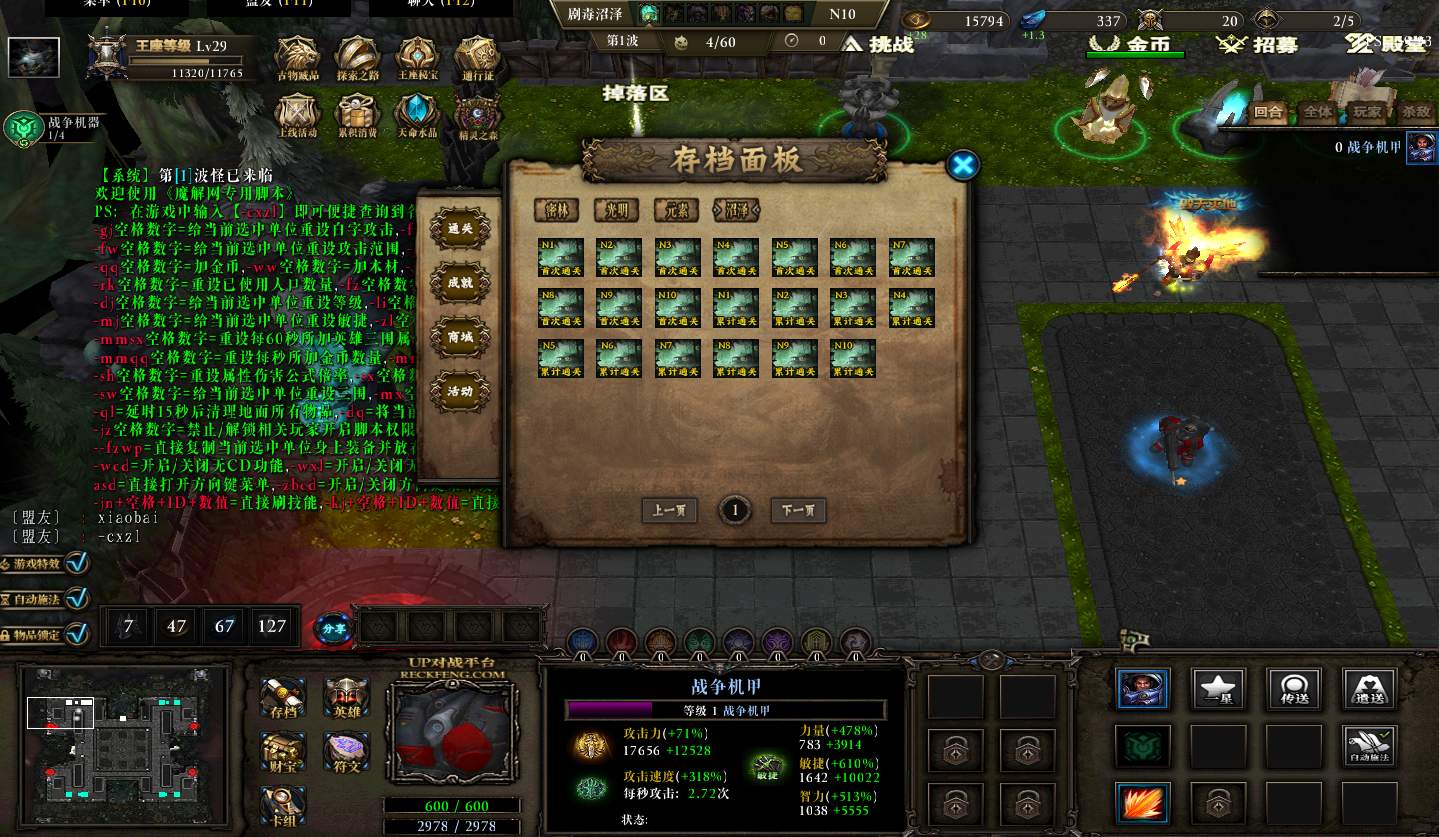1439x837 pixels.
Task: Click on the minimap
Action: point(118,741)
